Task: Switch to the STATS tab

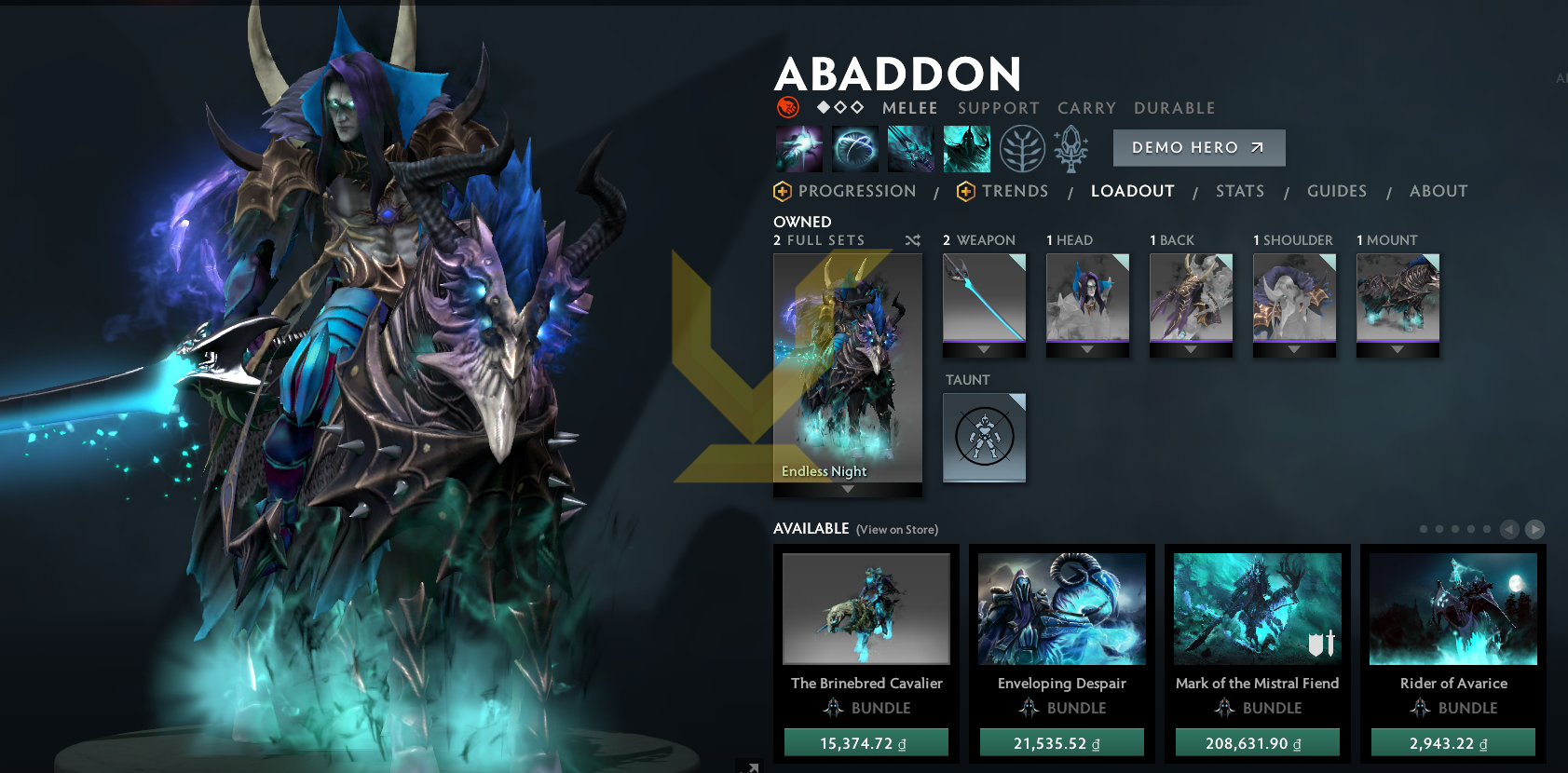Action: [x=1240, y=191]
